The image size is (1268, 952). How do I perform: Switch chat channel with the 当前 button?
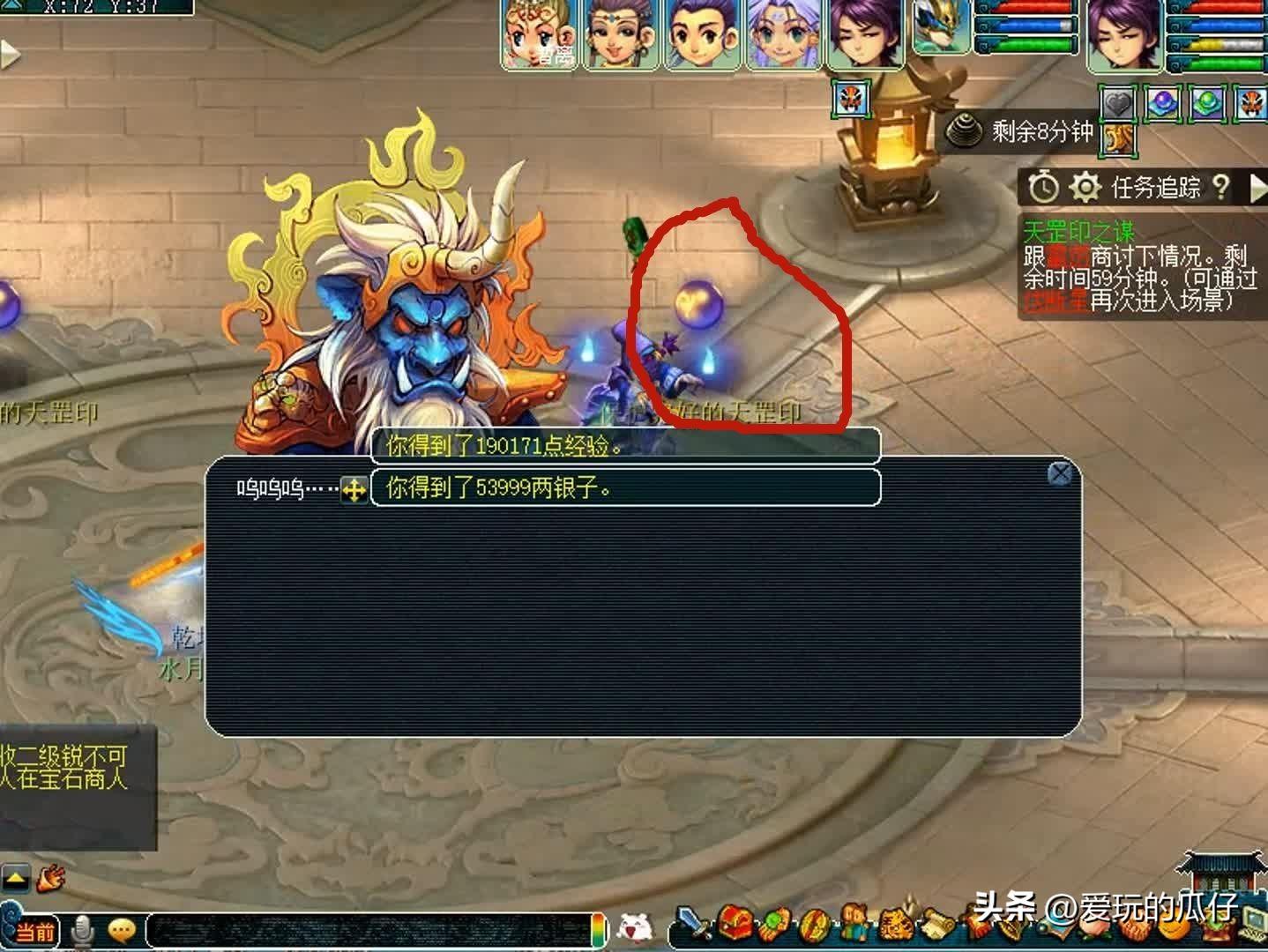coord(34,931)
